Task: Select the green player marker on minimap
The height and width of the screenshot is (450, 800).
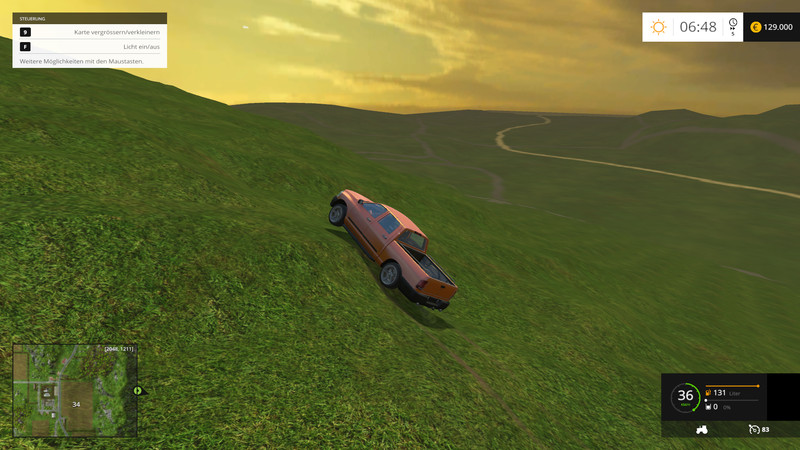Action: [x=137, y=390]
